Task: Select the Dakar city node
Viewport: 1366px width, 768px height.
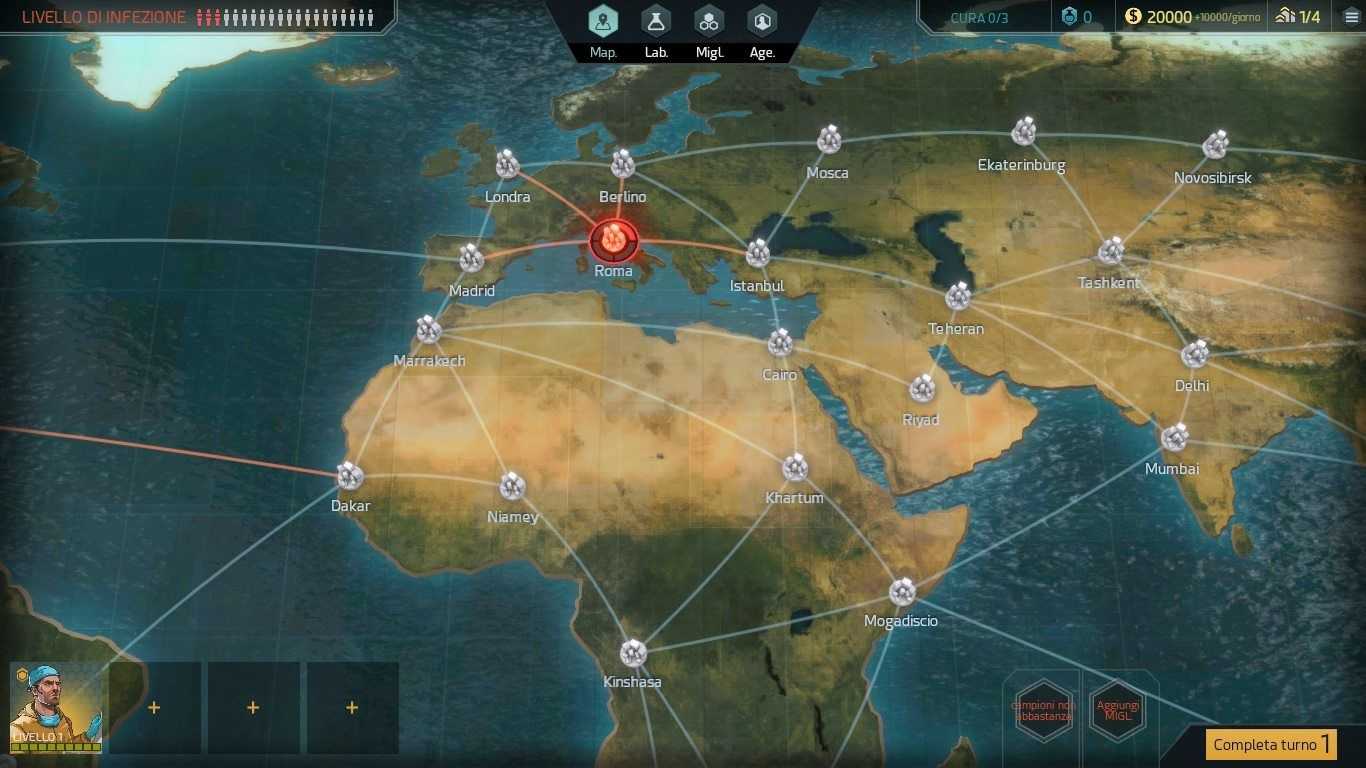Action: (349, 476)
